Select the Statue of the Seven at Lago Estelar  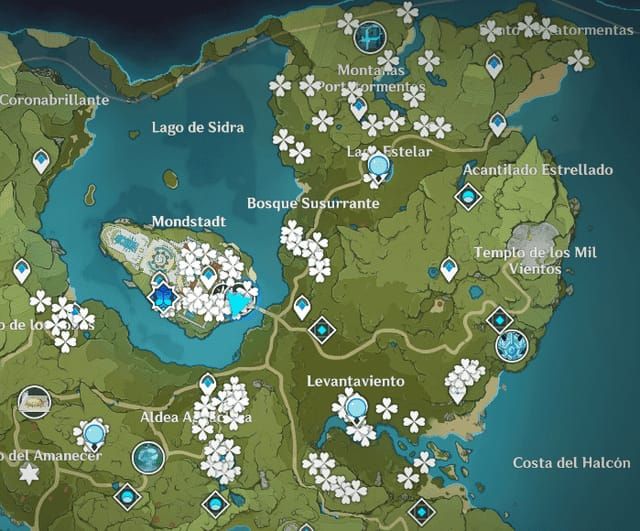pyautogui.click(x=379, y=165)
